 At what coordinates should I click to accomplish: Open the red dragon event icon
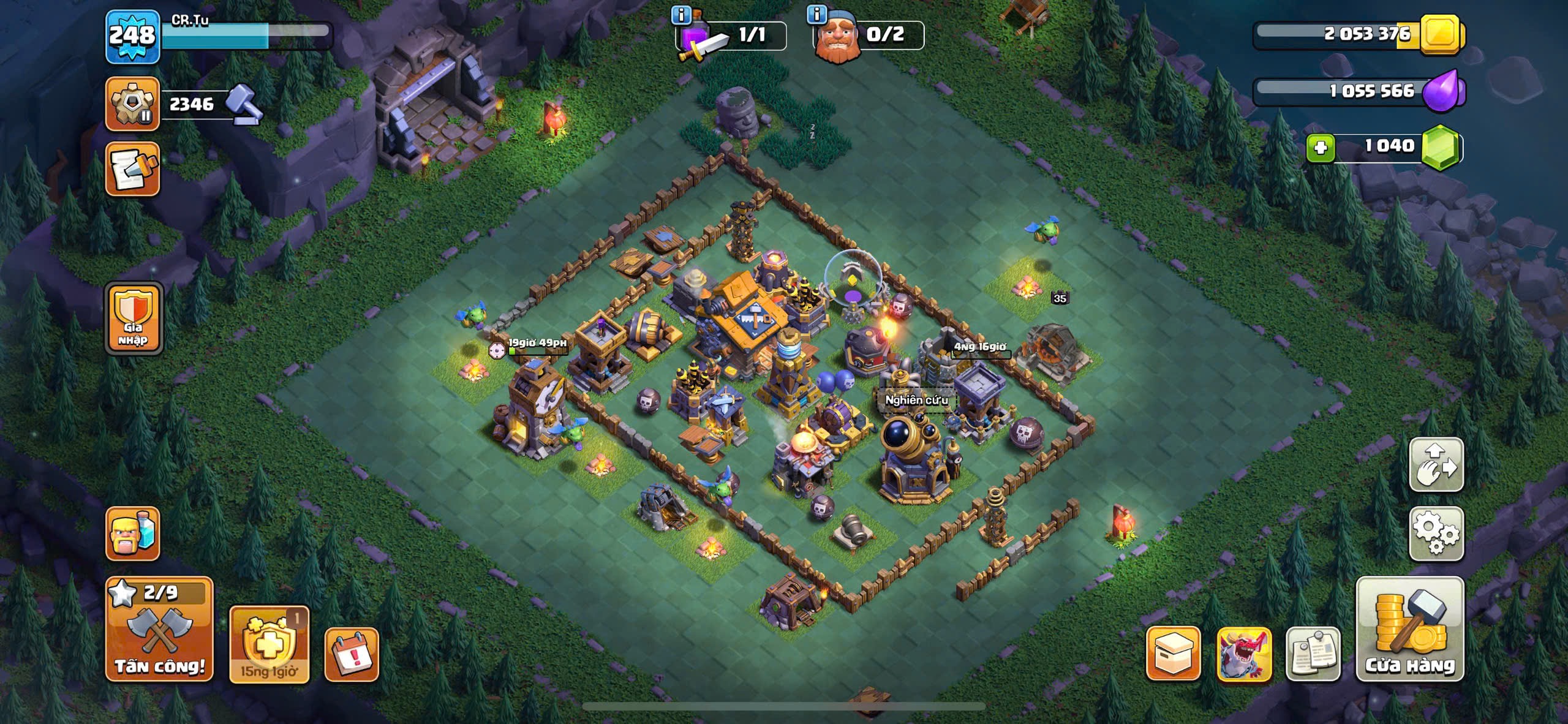[1243, 654]
